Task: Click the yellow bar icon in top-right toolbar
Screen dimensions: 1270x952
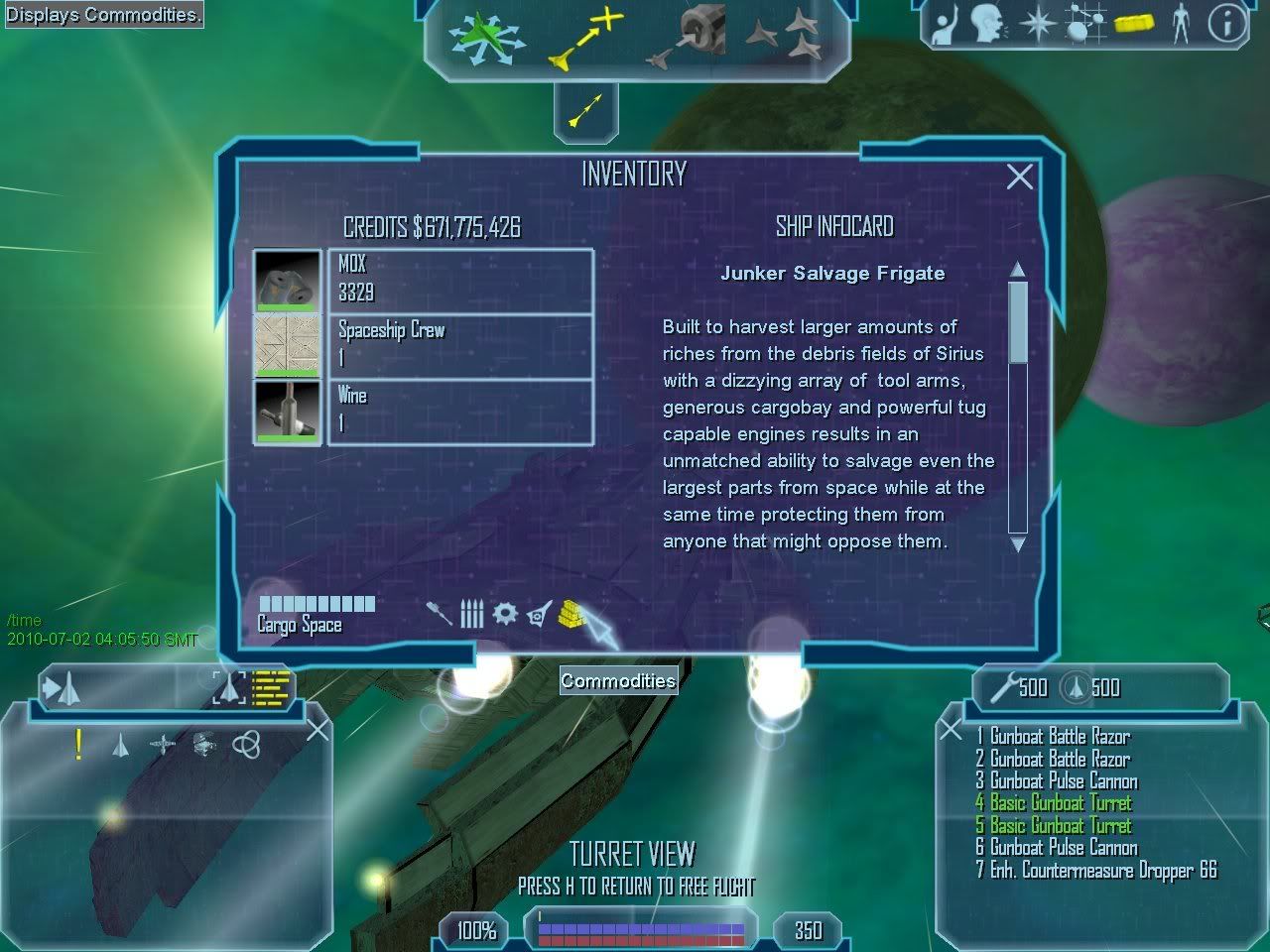Action: point(1133,24)
